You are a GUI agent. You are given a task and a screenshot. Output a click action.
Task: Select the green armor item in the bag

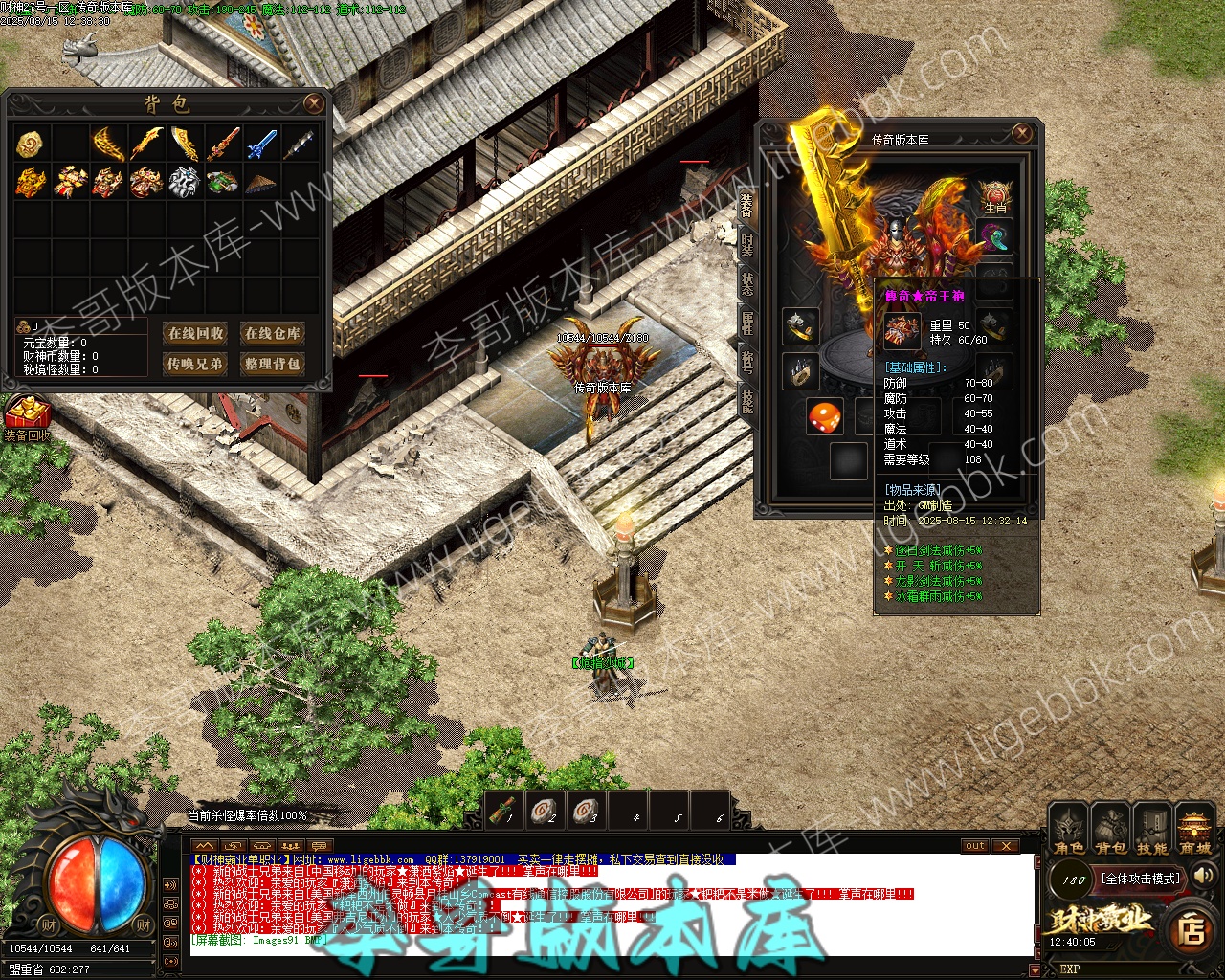click(222, 182)
